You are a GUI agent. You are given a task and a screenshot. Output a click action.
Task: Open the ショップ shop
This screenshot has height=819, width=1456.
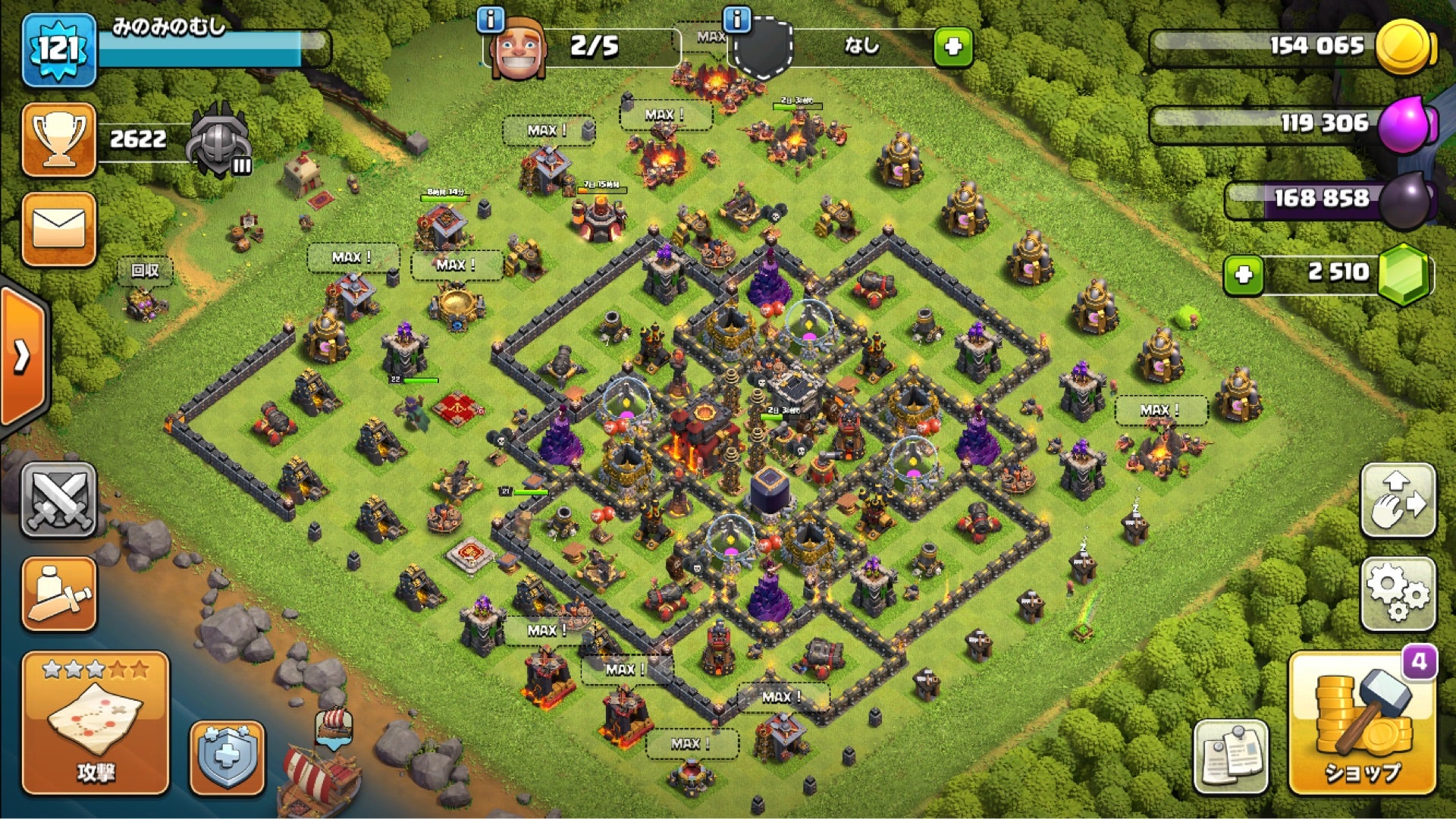(x=1362, y=724)
